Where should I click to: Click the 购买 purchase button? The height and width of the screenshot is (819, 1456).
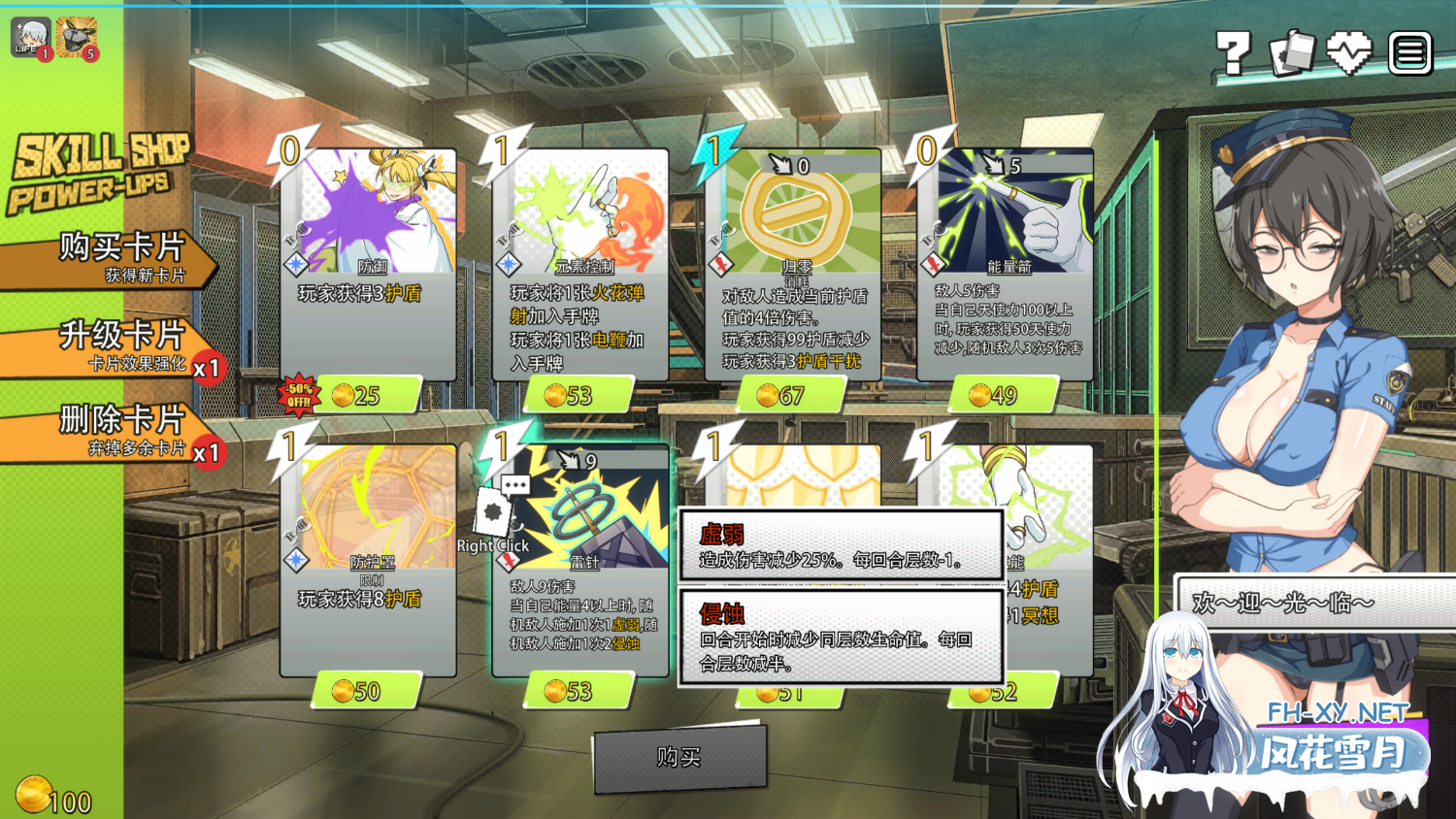click(678, 758)
